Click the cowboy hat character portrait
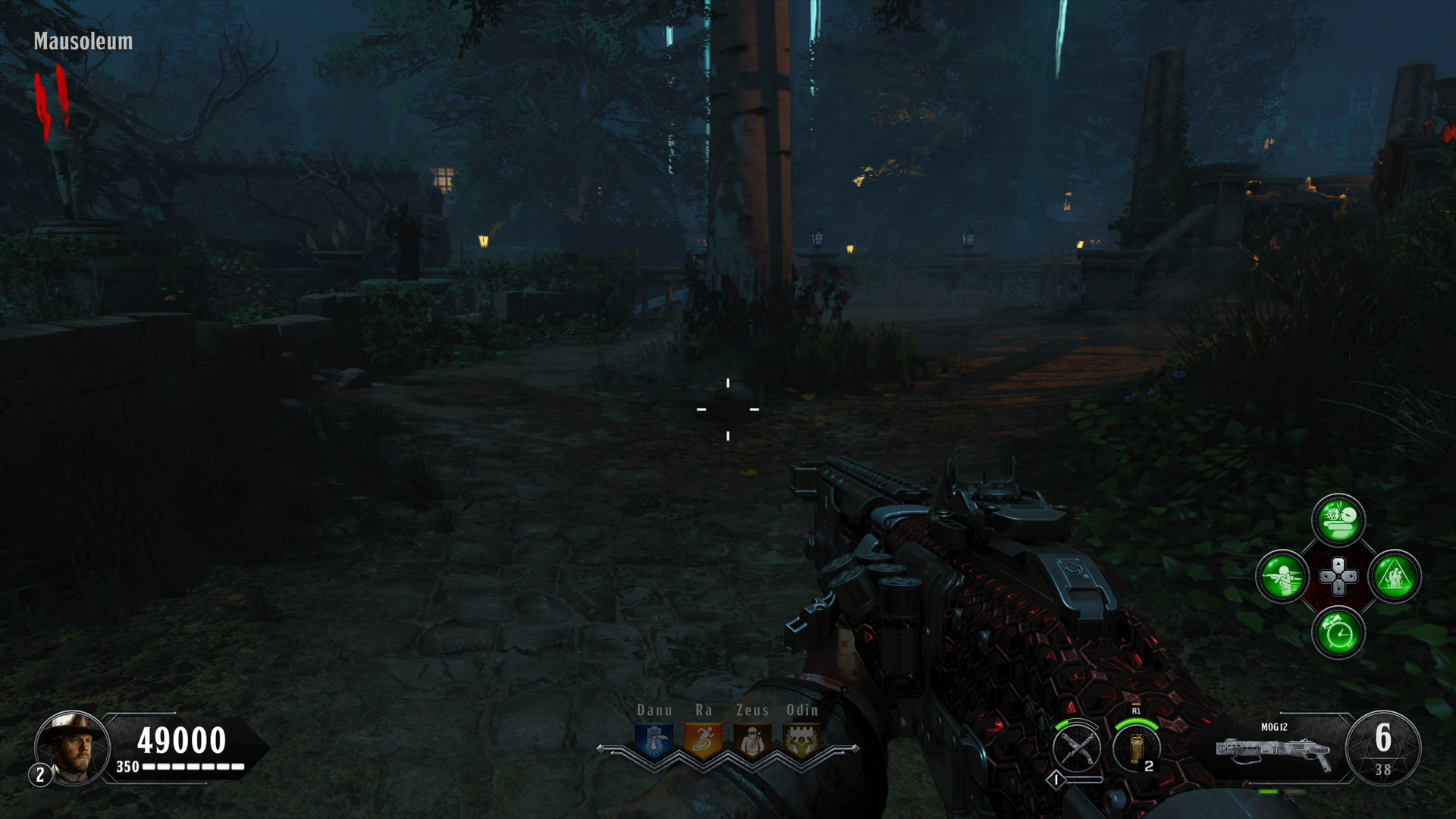The width and height of the screenshot is (1456, 819). 73,747
